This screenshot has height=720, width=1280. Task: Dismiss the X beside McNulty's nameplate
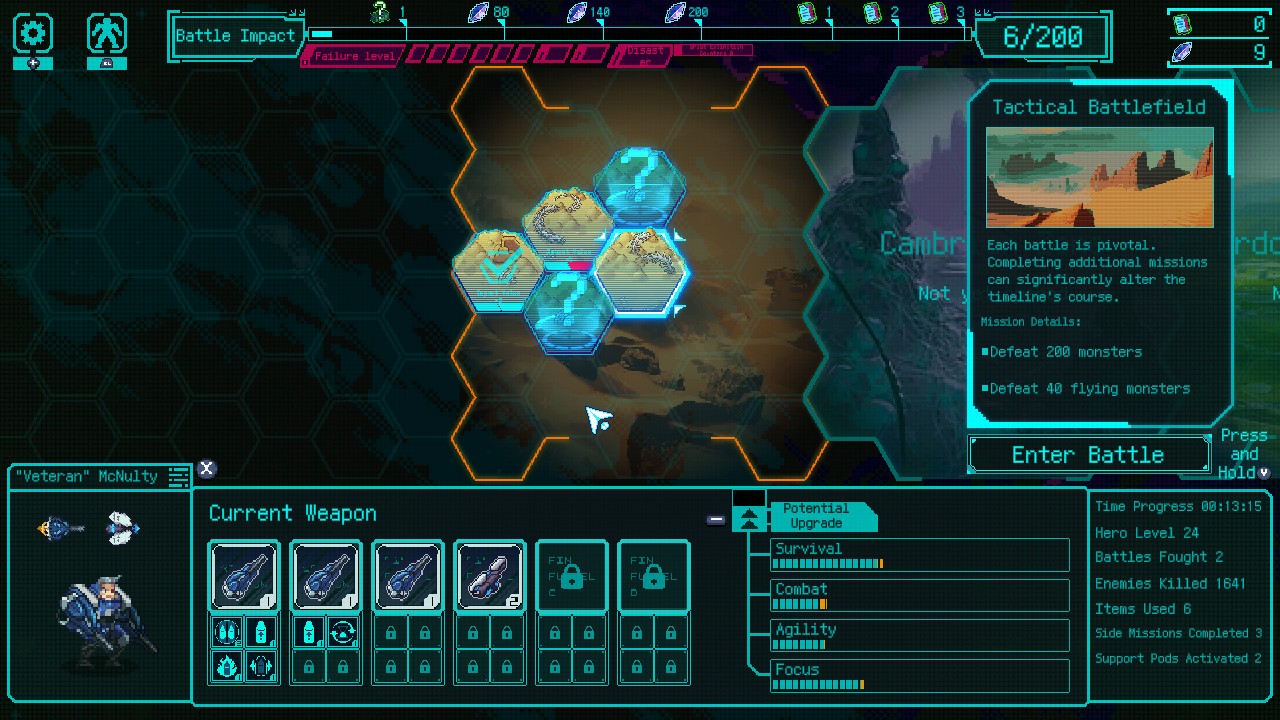pos(207,468)
